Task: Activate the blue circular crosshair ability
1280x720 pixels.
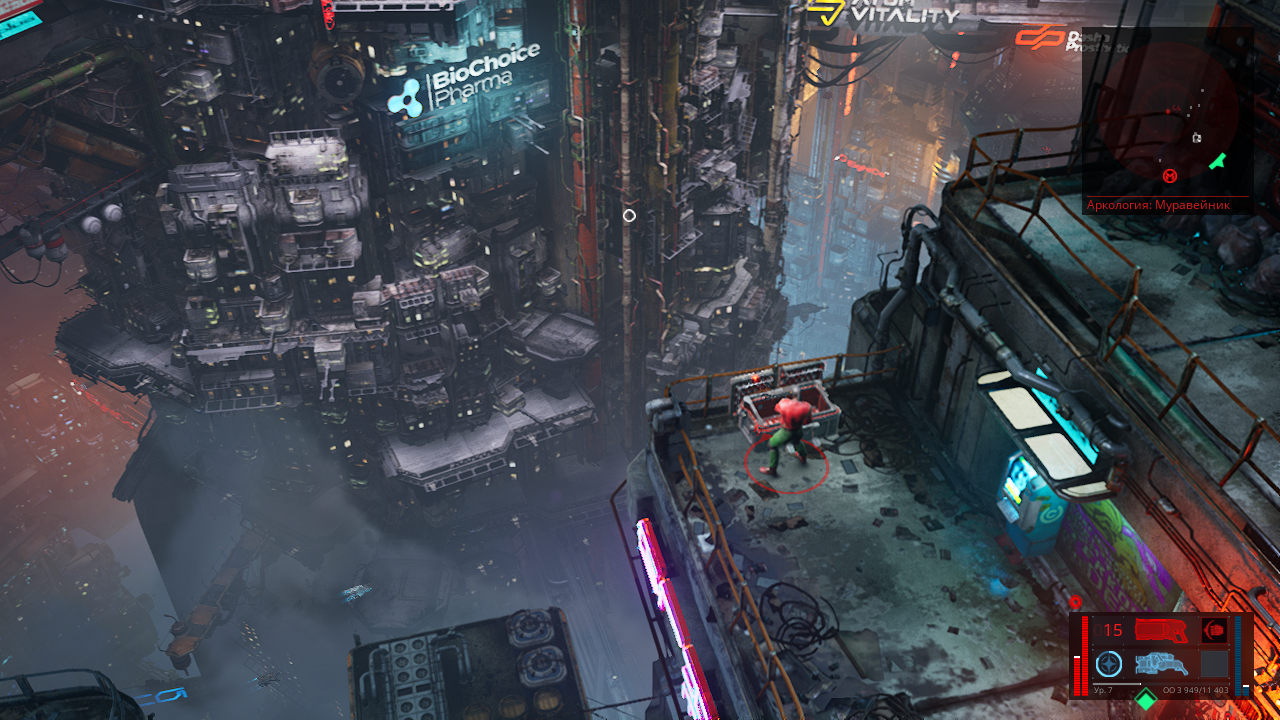Action: [x=1108, y=664]
